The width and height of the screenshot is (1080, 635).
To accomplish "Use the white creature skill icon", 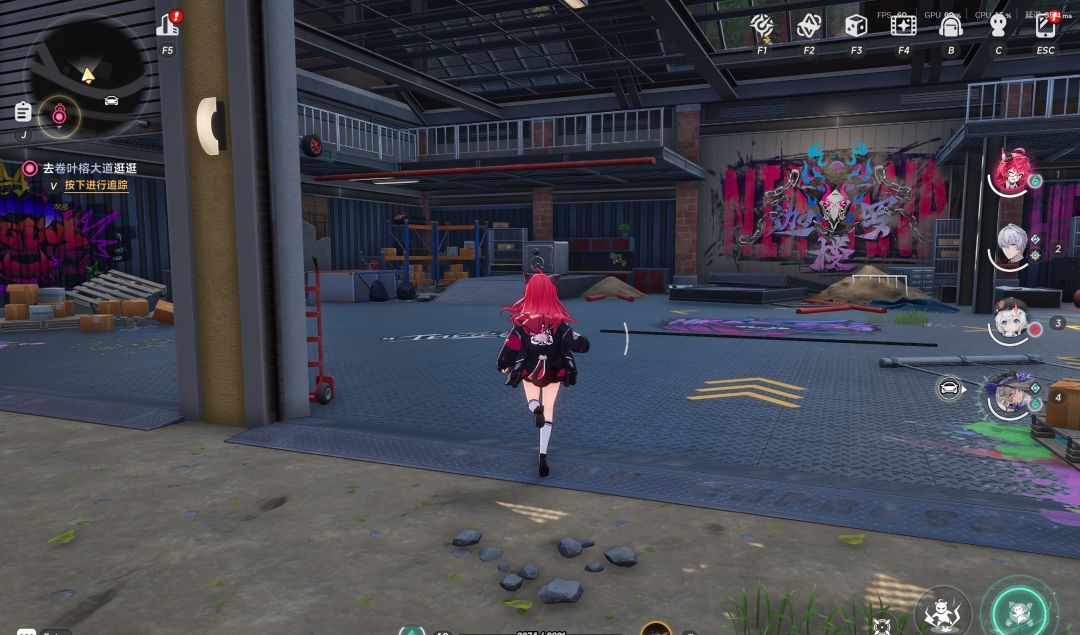I will 942,610.
